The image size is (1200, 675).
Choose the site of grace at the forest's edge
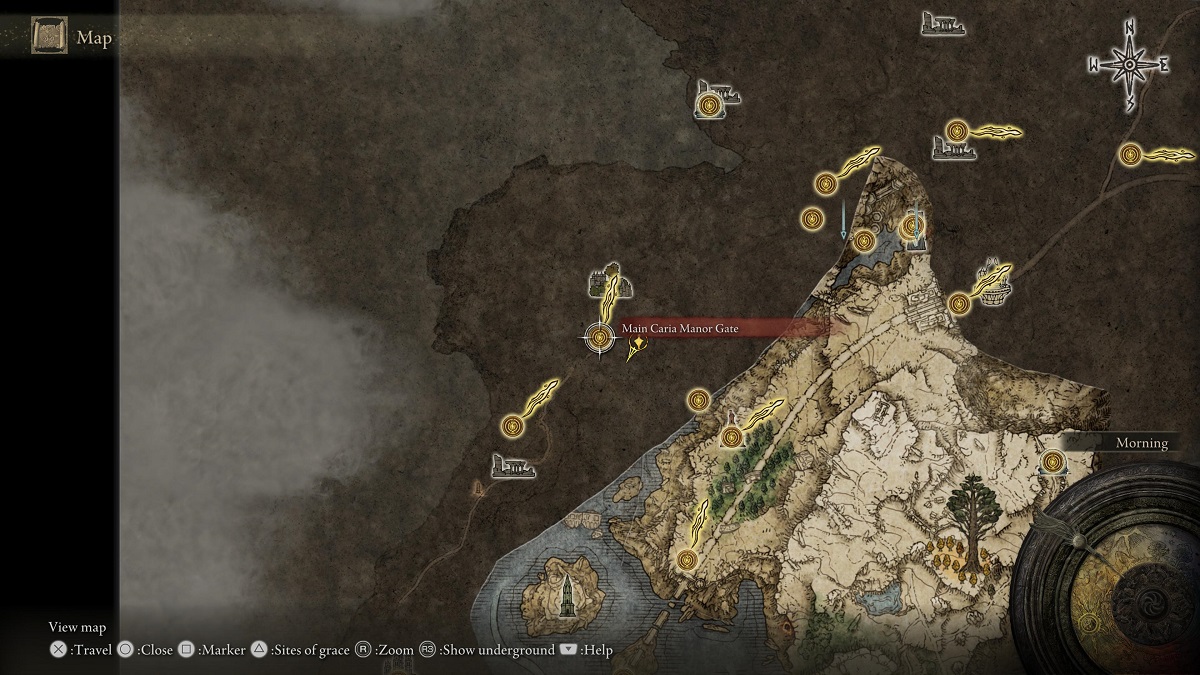[733, 436]
